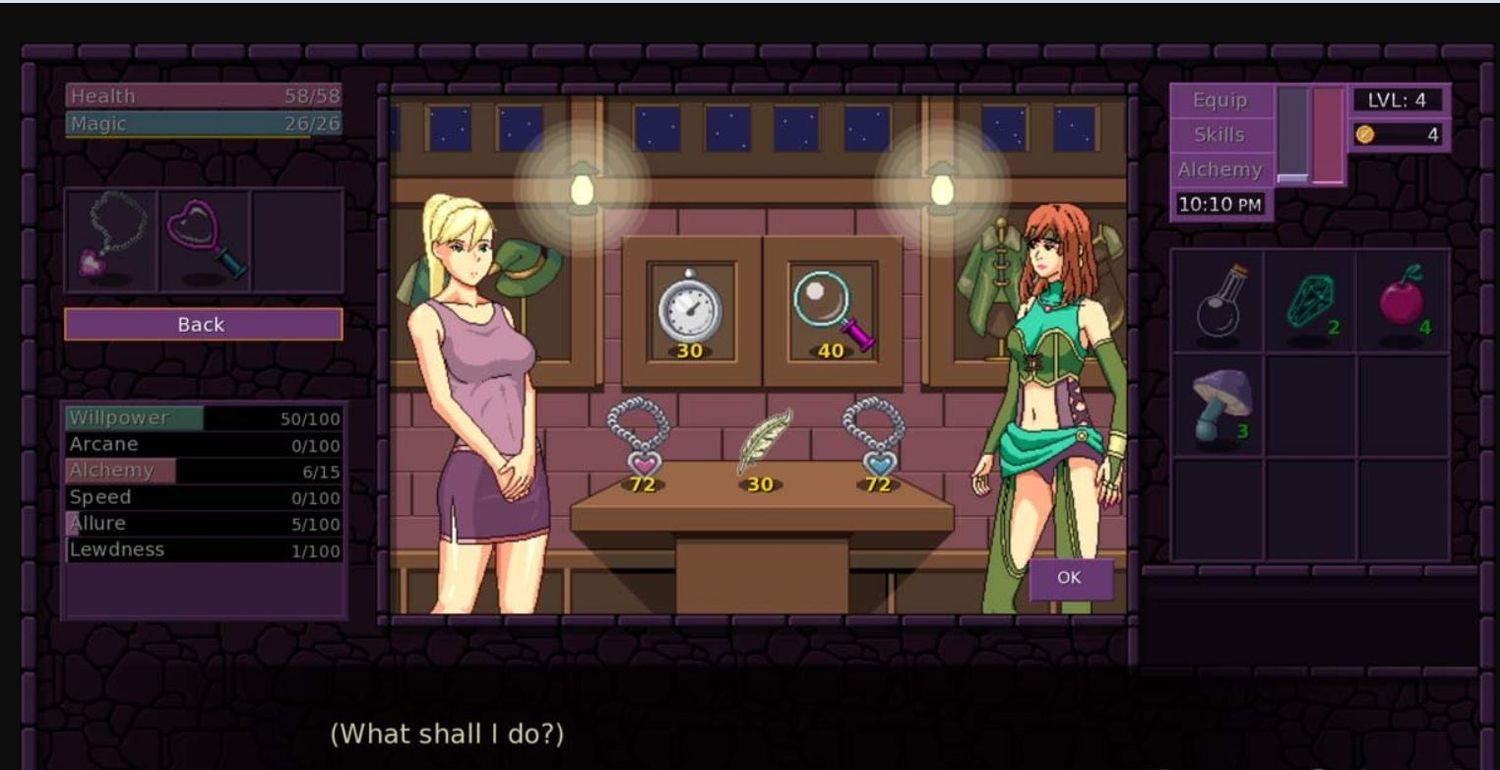Choose the pink heart necklace for sale

[x=640, y=442]
